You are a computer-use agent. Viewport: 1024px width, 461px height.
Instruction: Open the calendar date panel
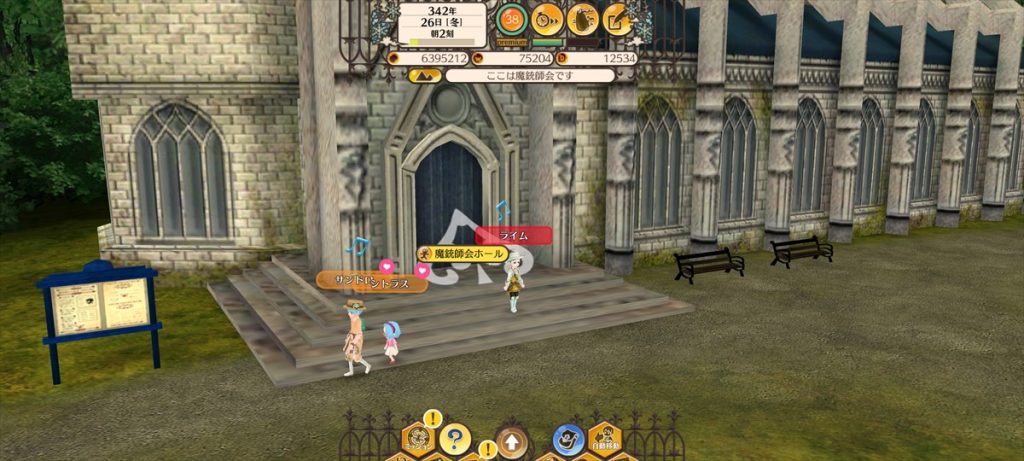pyautogui.click(x=442, y=23)
